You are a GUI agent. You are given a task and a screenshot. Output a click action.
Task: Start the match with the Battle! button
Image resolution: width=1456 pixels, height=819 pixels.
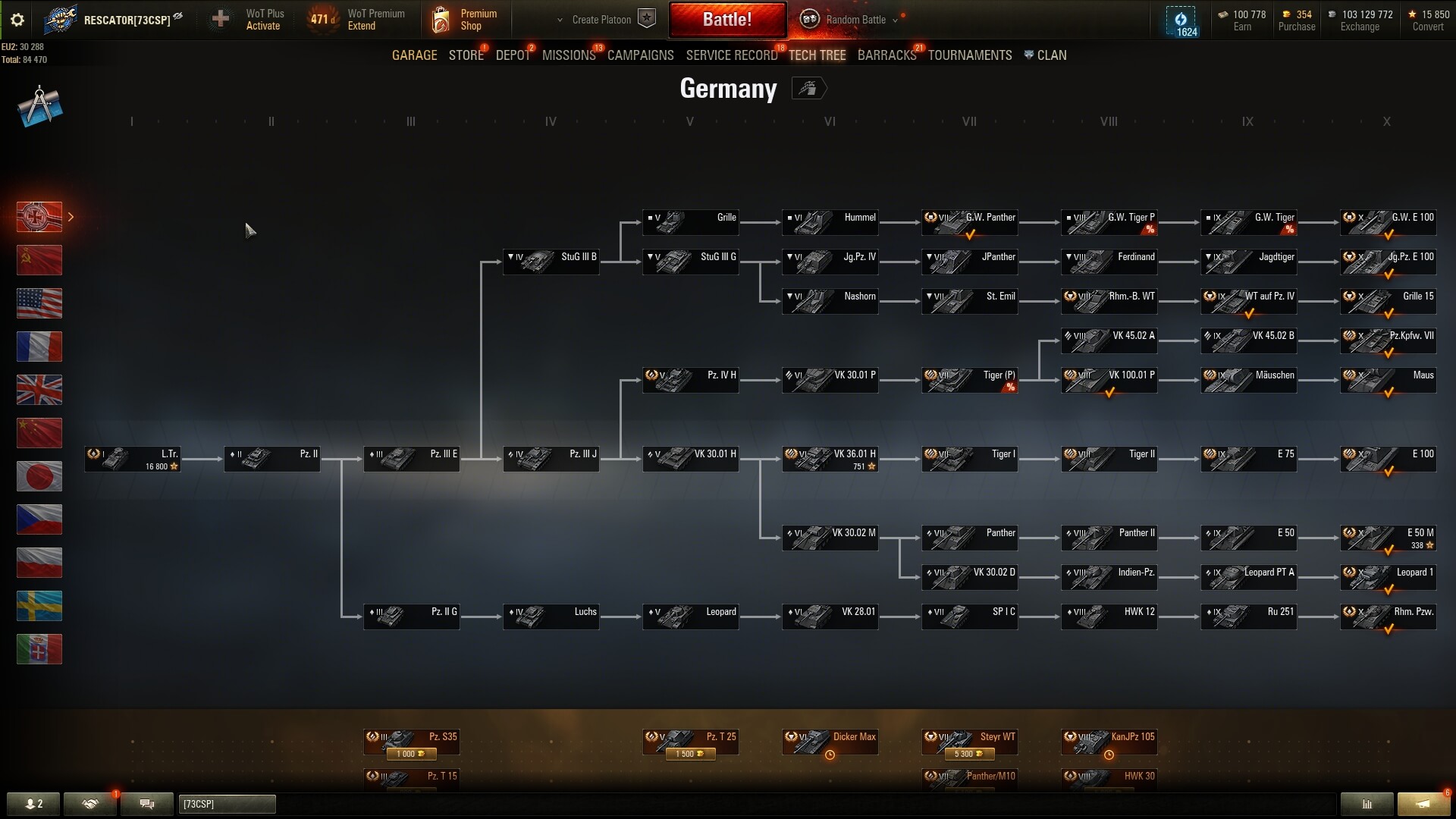click(x=726, y=20)
